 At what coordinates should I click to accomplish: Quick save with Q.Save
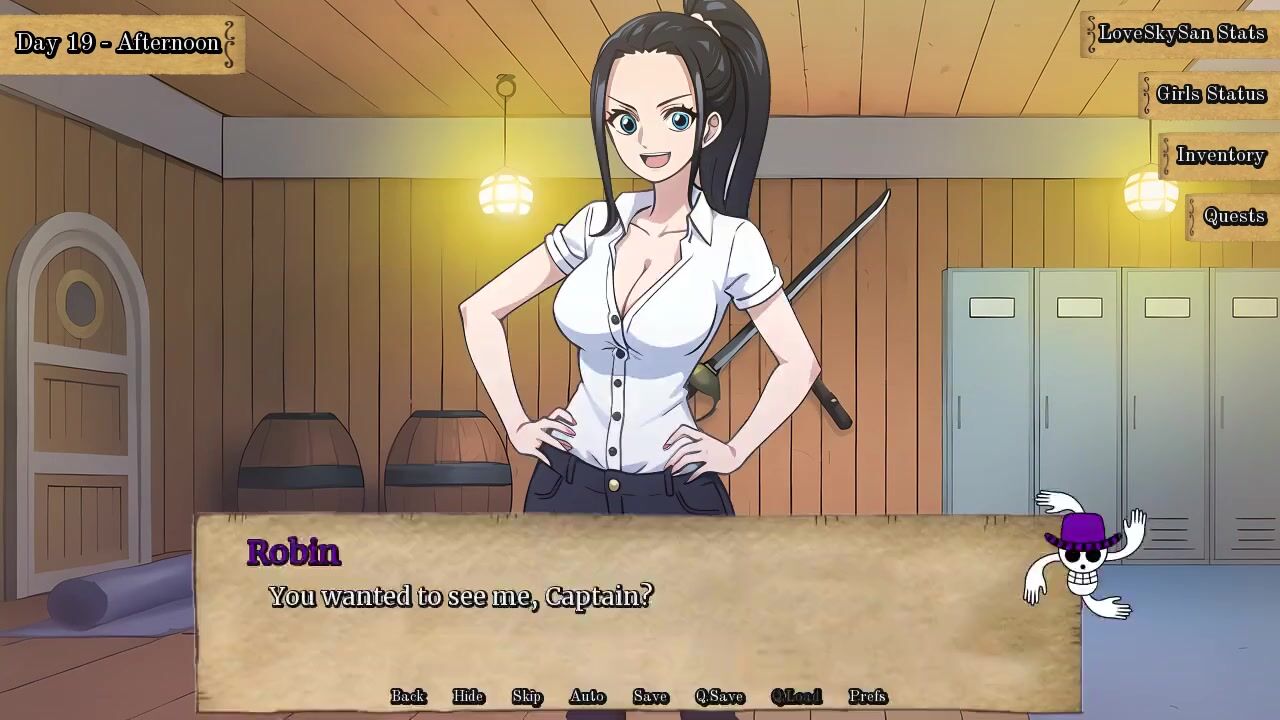point(719,696)
